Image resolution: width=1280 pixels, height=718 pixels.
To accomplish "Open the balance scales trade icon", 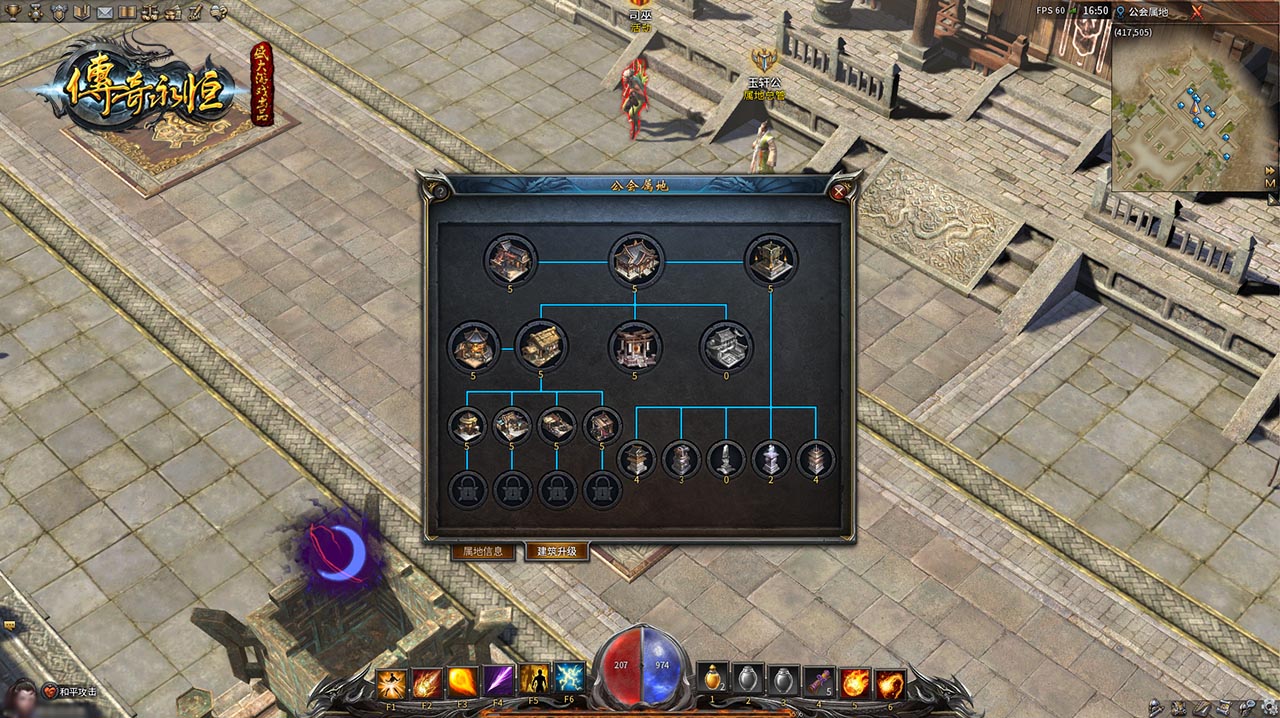I will (149, 12).
